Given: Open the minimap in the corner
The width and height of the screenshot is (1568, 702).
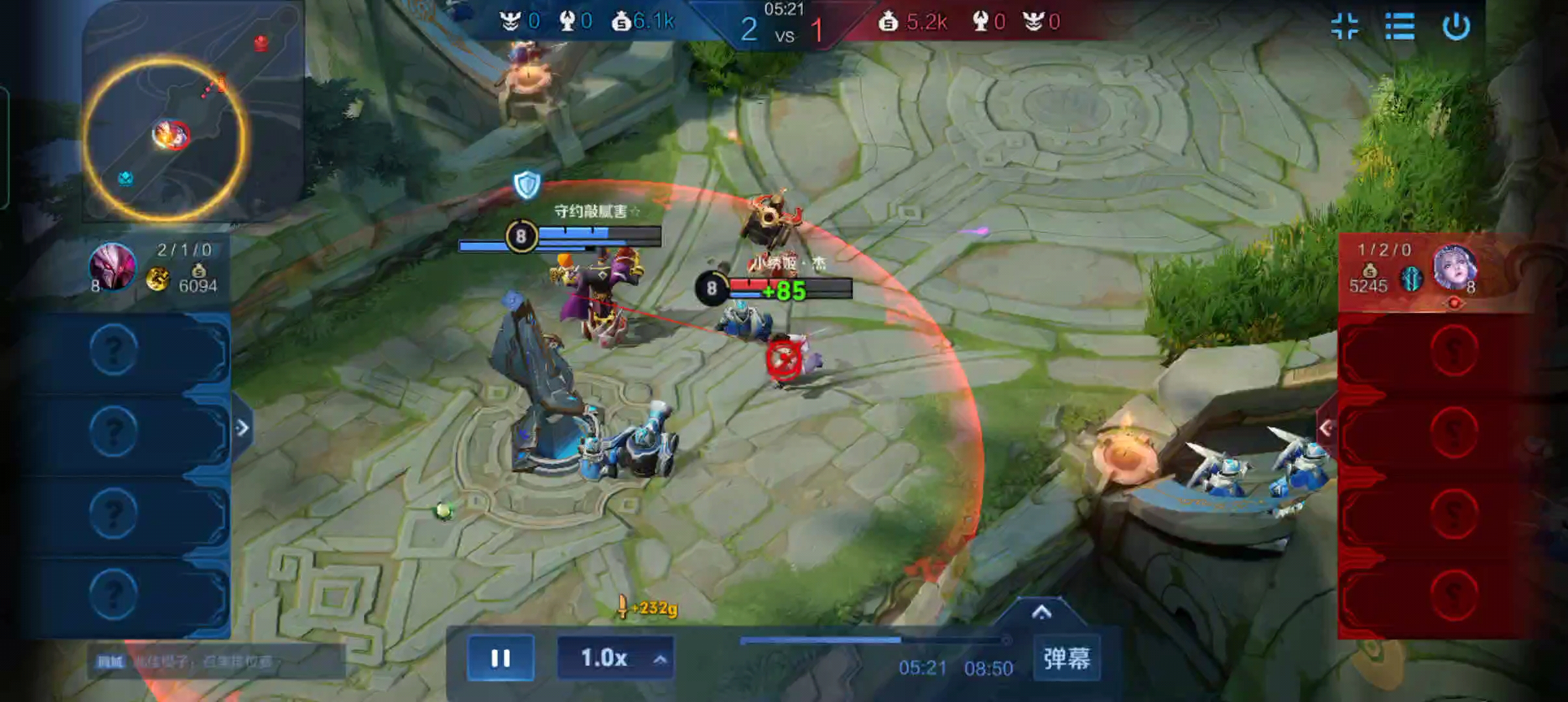Looking at the screenshot, I should pyautogui.click(x=192, y=111).
